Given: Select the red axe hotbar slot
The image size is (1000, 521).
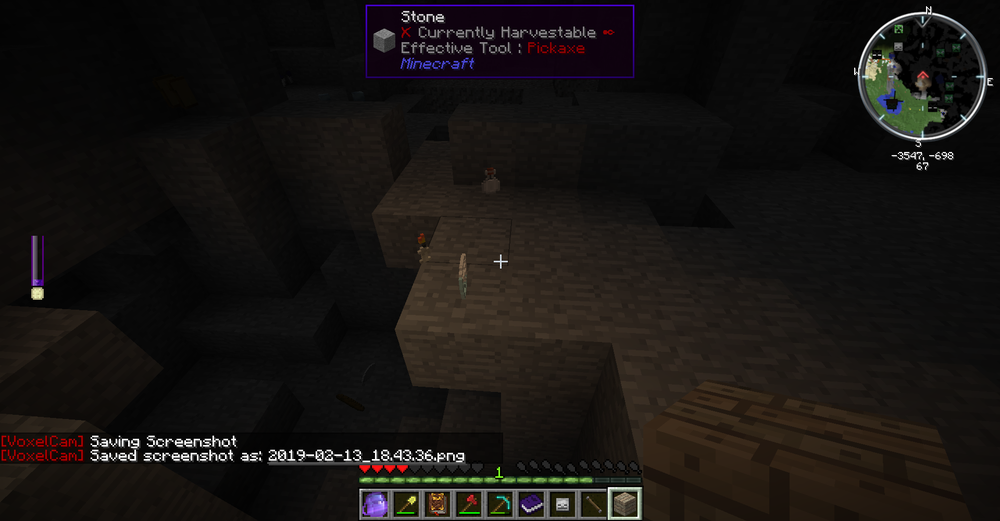Looking at the screenshot, I should click(468, 505).
